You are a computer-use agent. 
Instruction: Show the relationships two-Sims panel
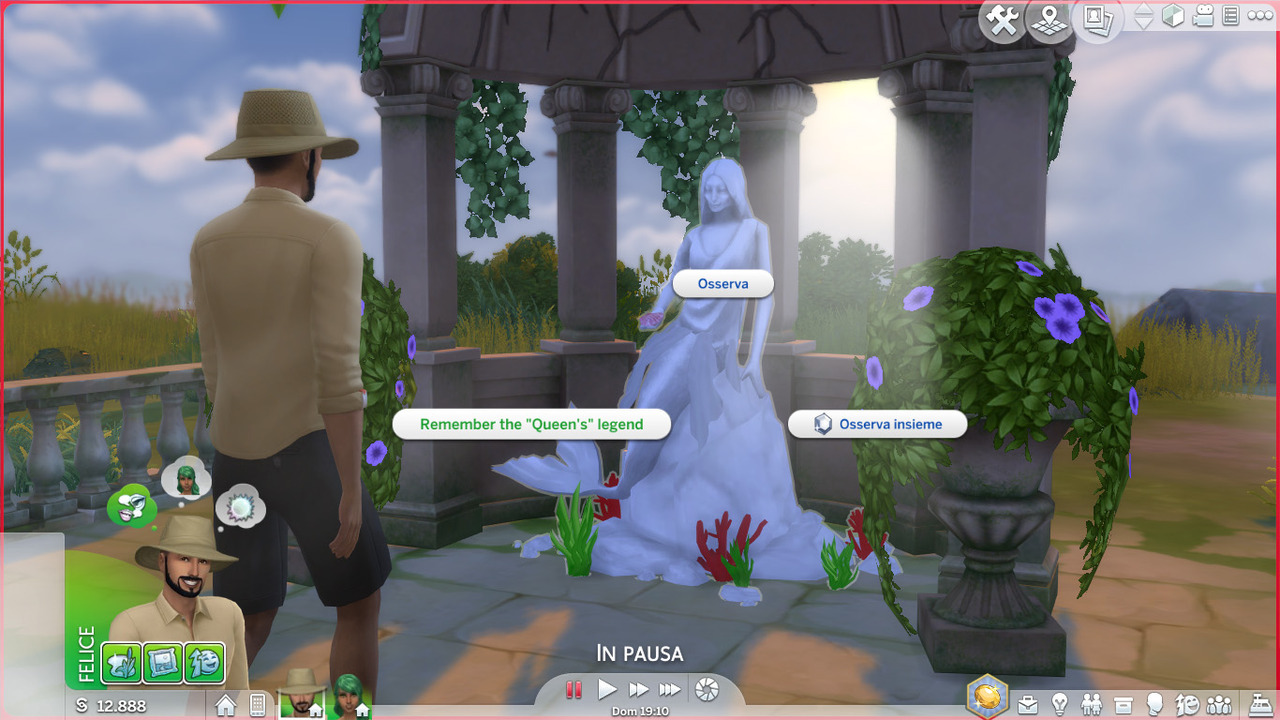pos(1092,704)
